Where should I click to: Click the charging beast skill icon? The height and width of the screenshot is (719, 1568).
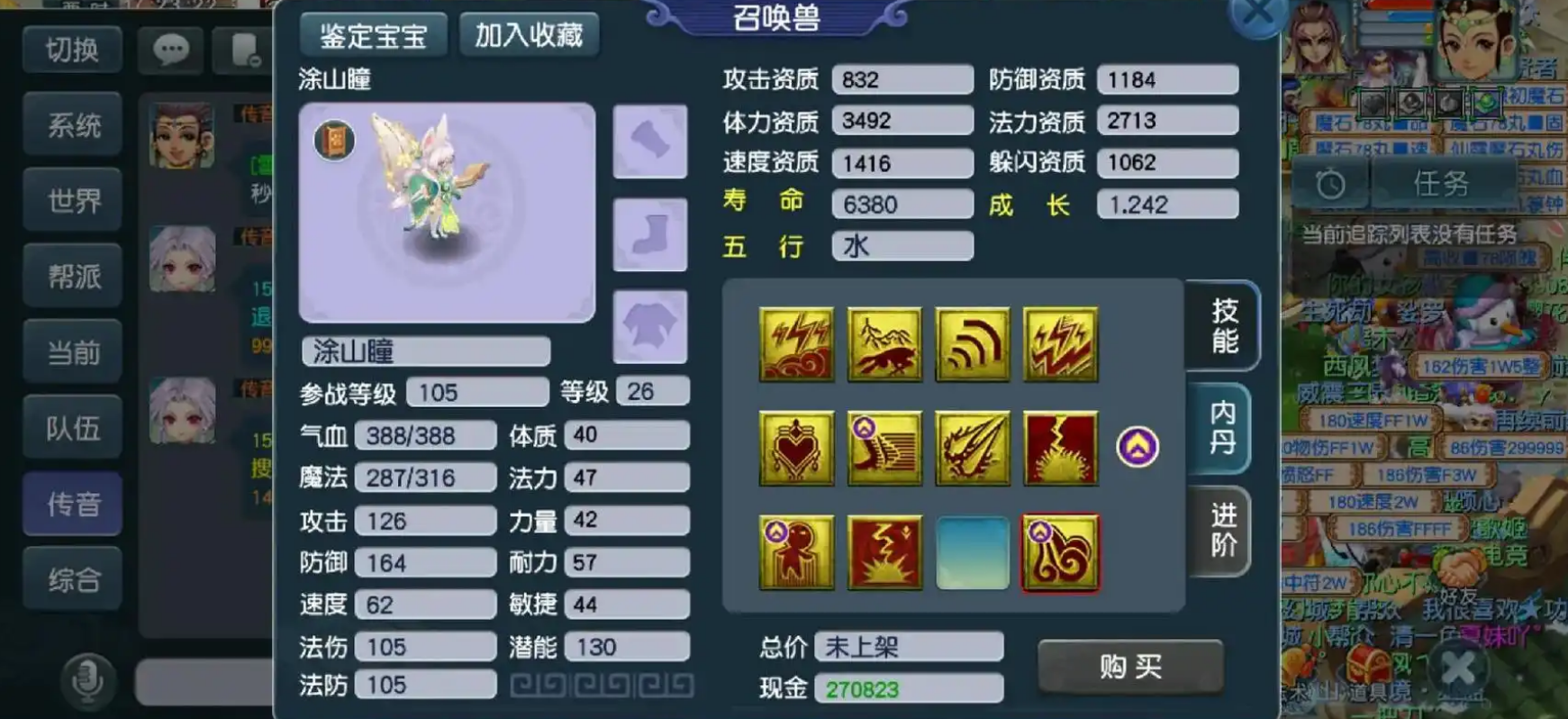point(884,343)
